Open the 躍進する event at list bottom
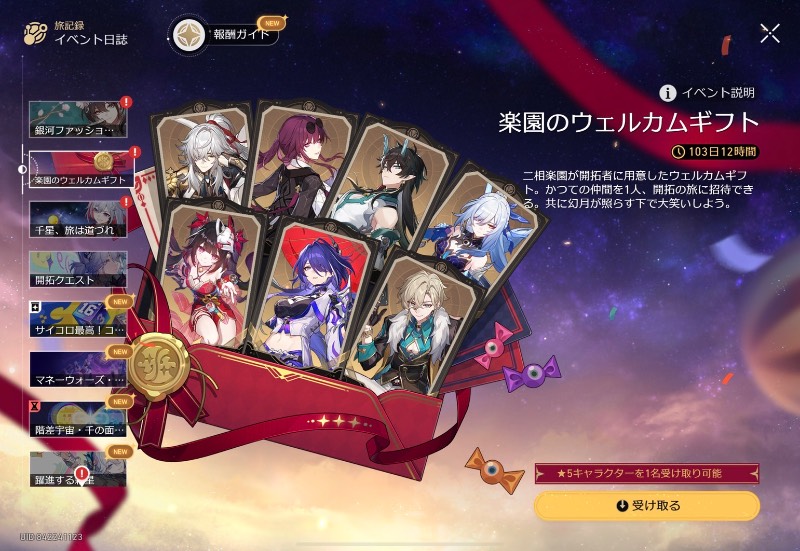 (79, 468)
